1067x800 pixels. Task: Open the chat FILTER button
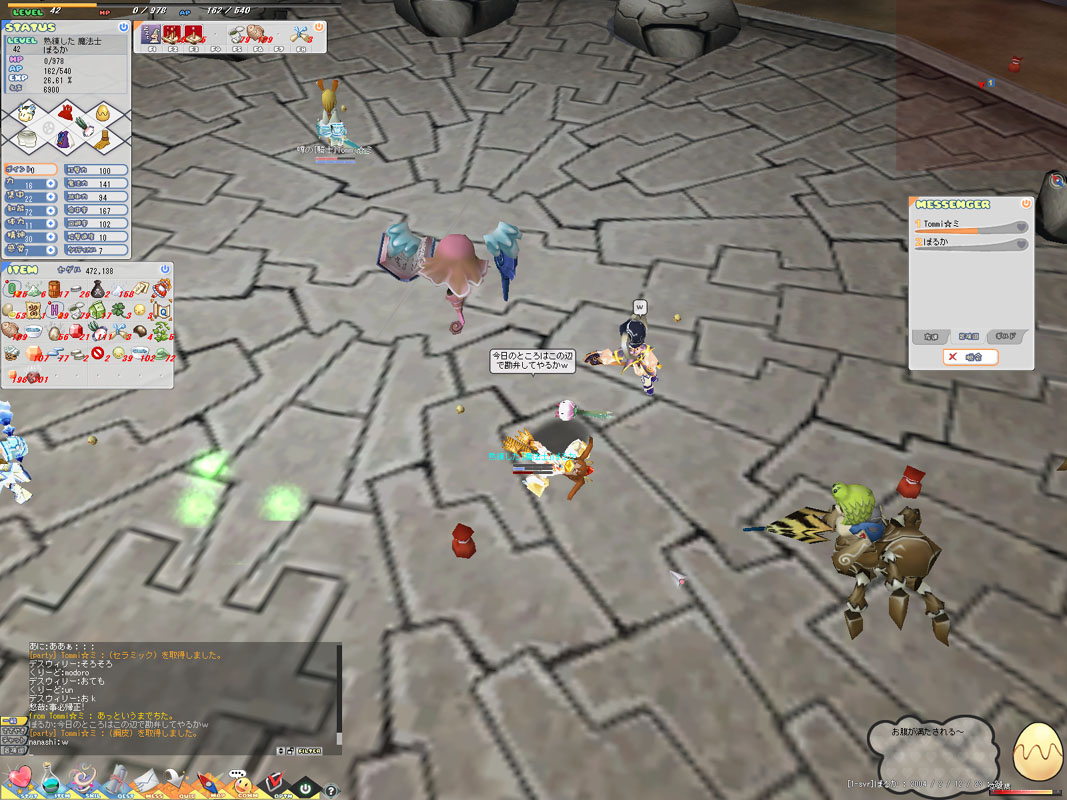[310, 749]
